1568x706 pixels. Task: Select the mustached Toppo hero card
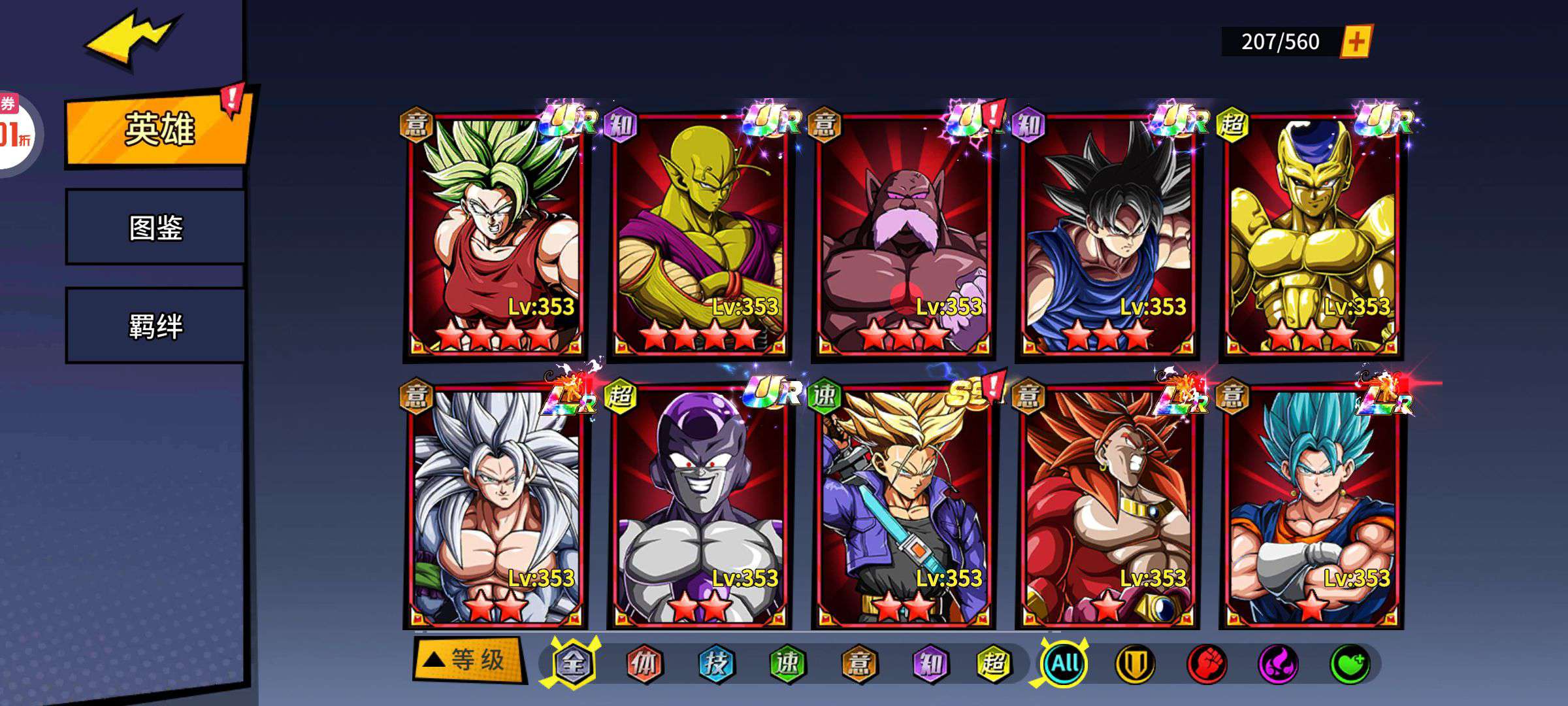[903, 235]
